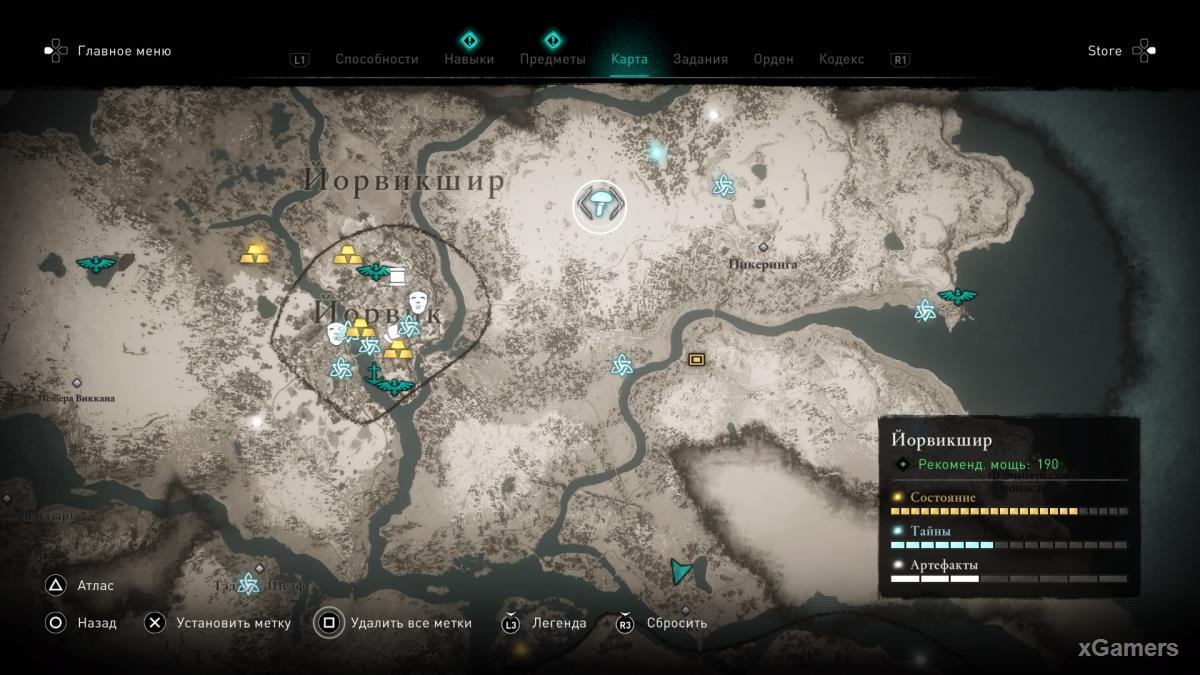
Task: Select the yellow chest marker by the river
Action: tap(696, 359)
